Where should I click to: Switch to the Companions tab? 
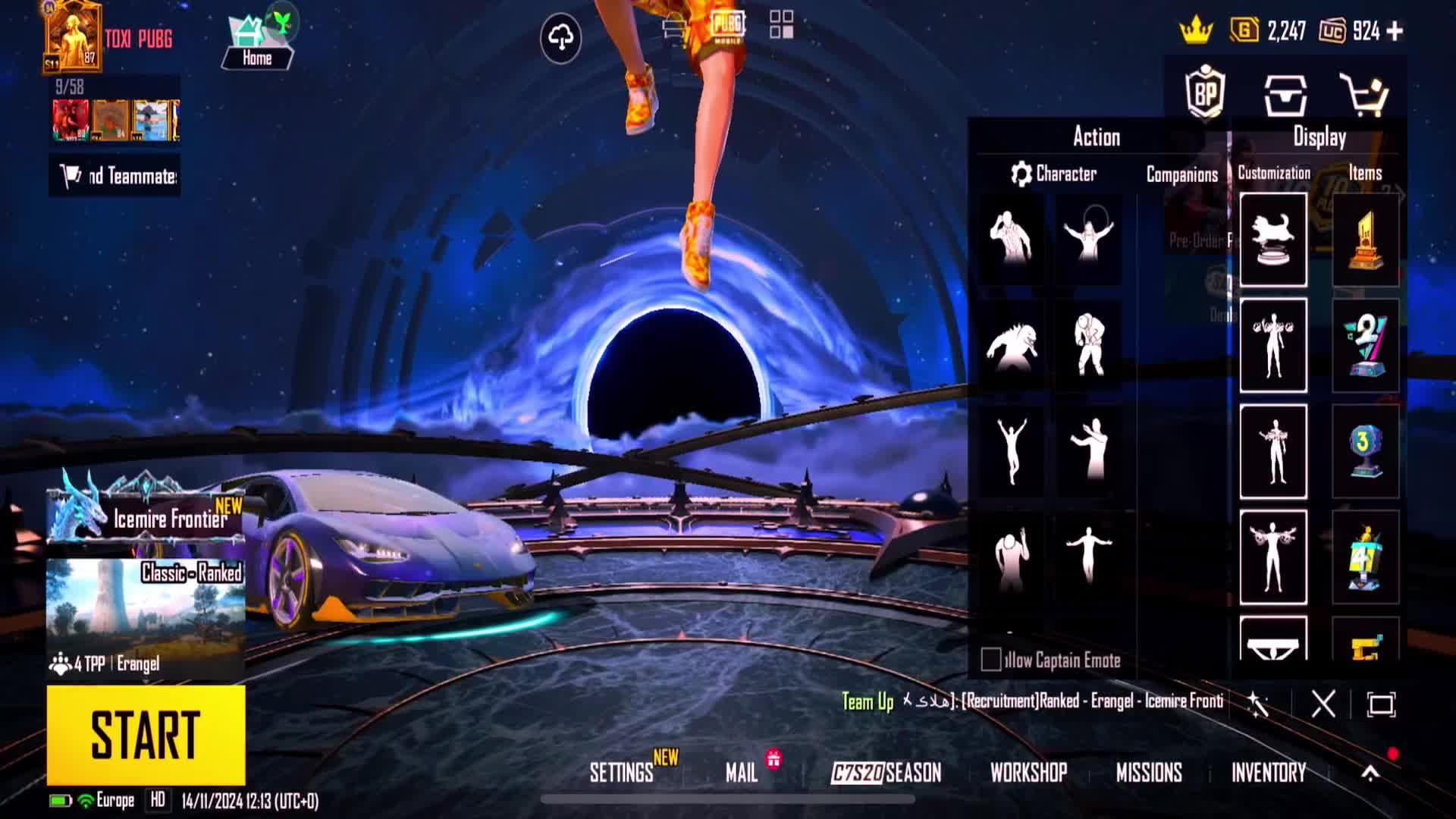pos(1181,175)
